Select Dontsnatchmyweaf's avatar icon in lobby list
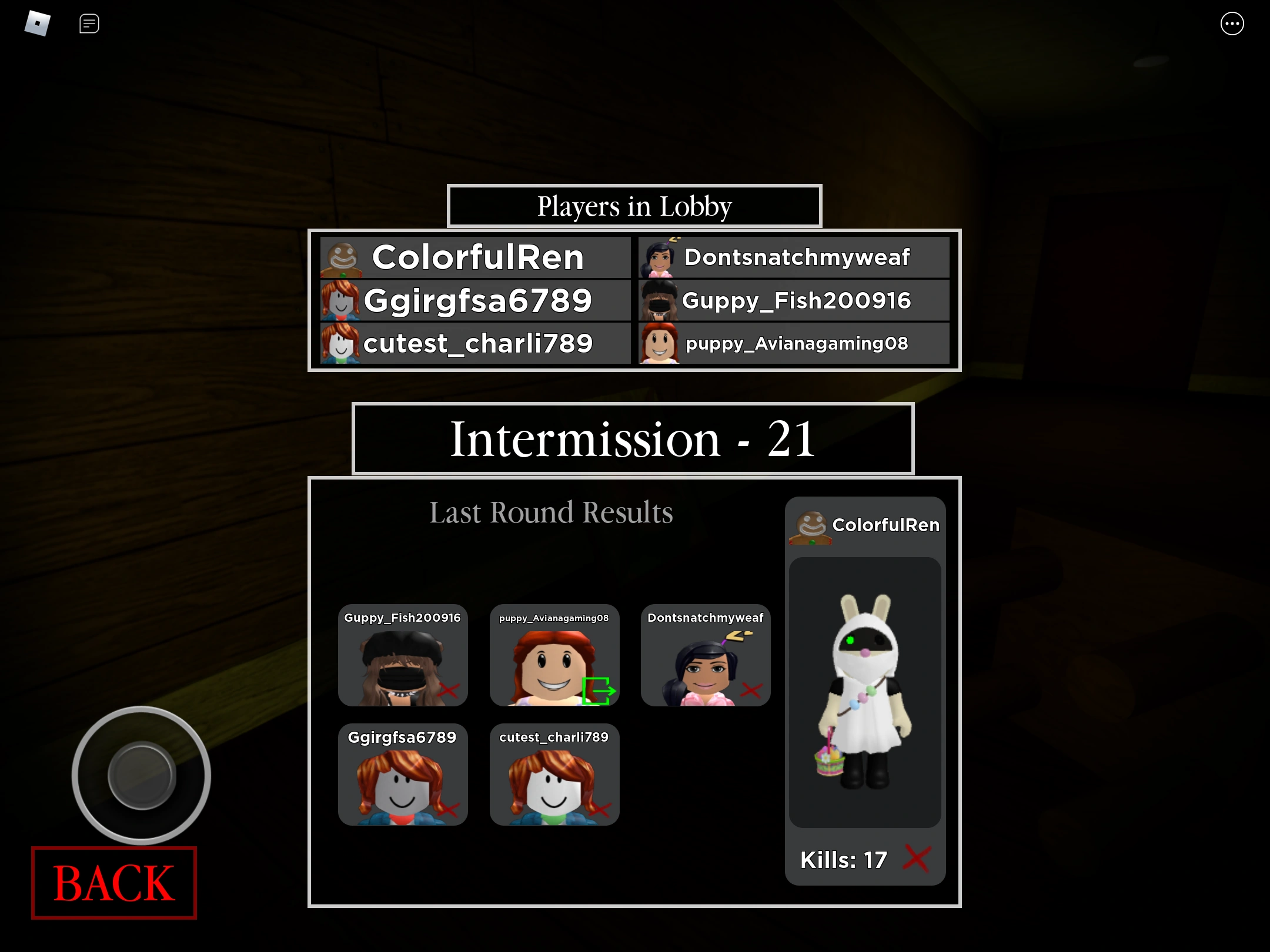1270x952 pixels. click(x=660, y=257)
